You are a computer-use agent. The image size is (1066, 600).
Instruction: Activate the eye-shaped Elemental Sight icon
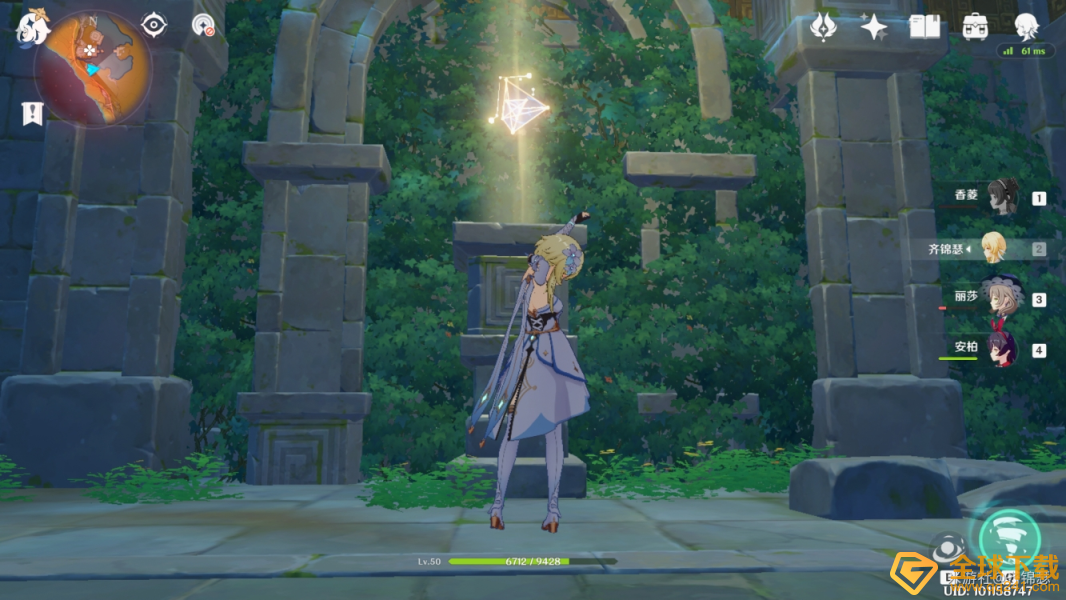click(154, 25)
